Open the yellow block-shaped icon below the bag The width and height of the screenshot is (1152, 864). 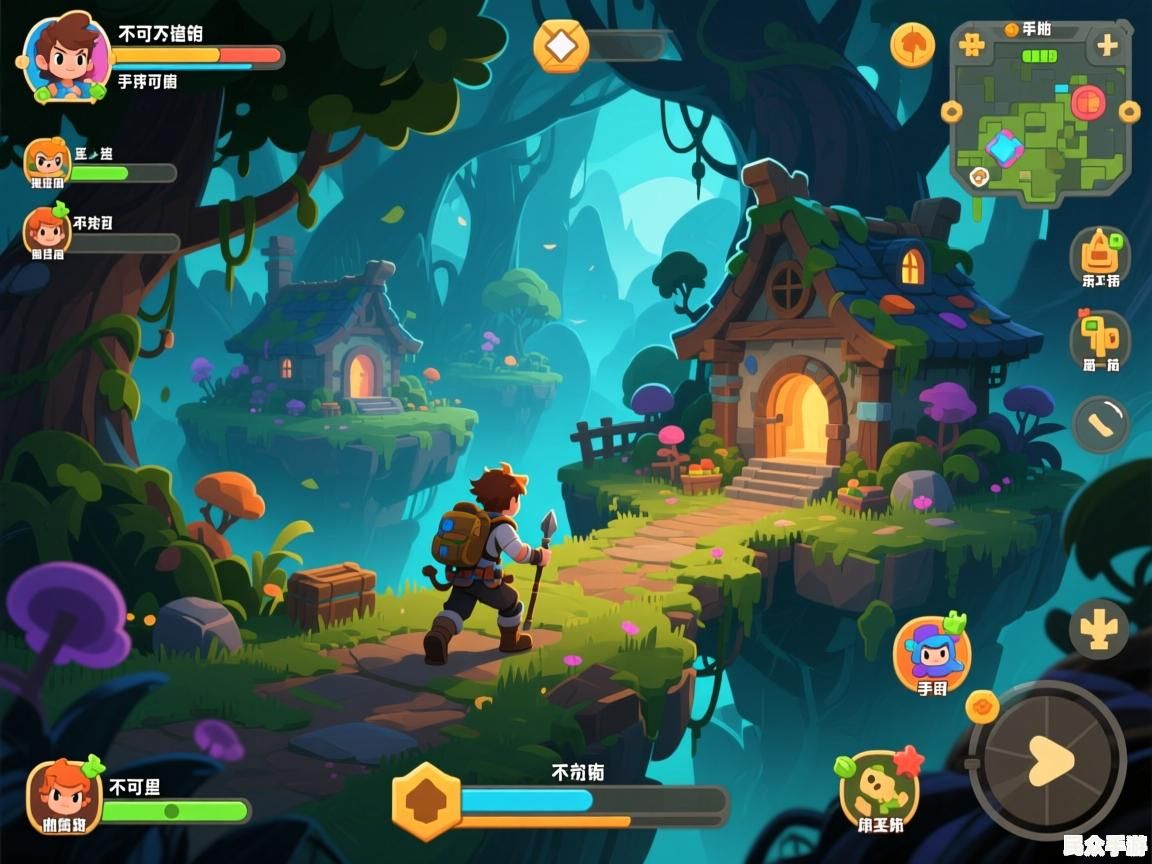point(1100,338)
